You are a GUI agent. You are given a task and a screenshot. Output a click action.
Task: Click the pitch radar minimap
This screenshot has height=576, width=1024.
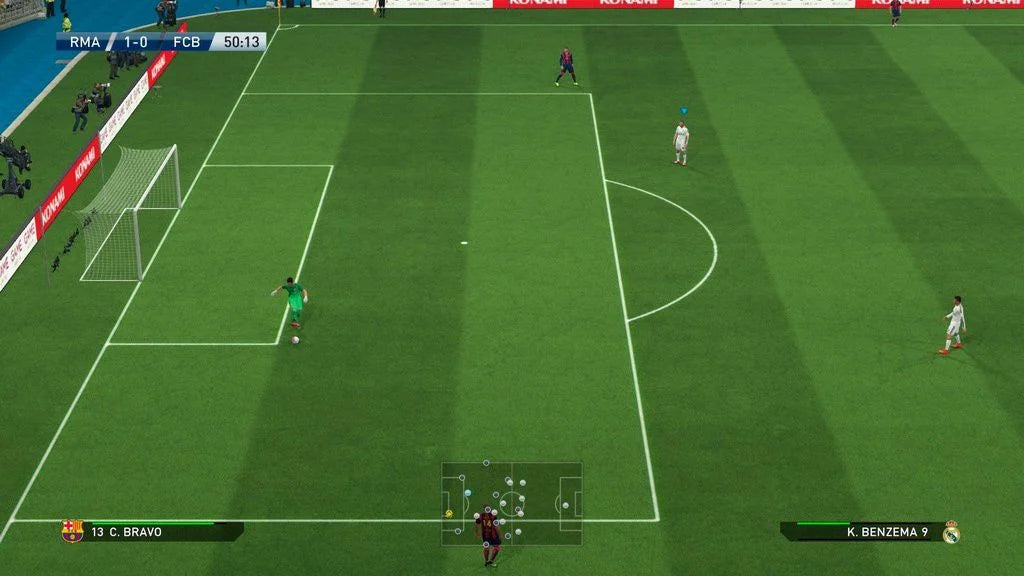[x=512, y=503]
